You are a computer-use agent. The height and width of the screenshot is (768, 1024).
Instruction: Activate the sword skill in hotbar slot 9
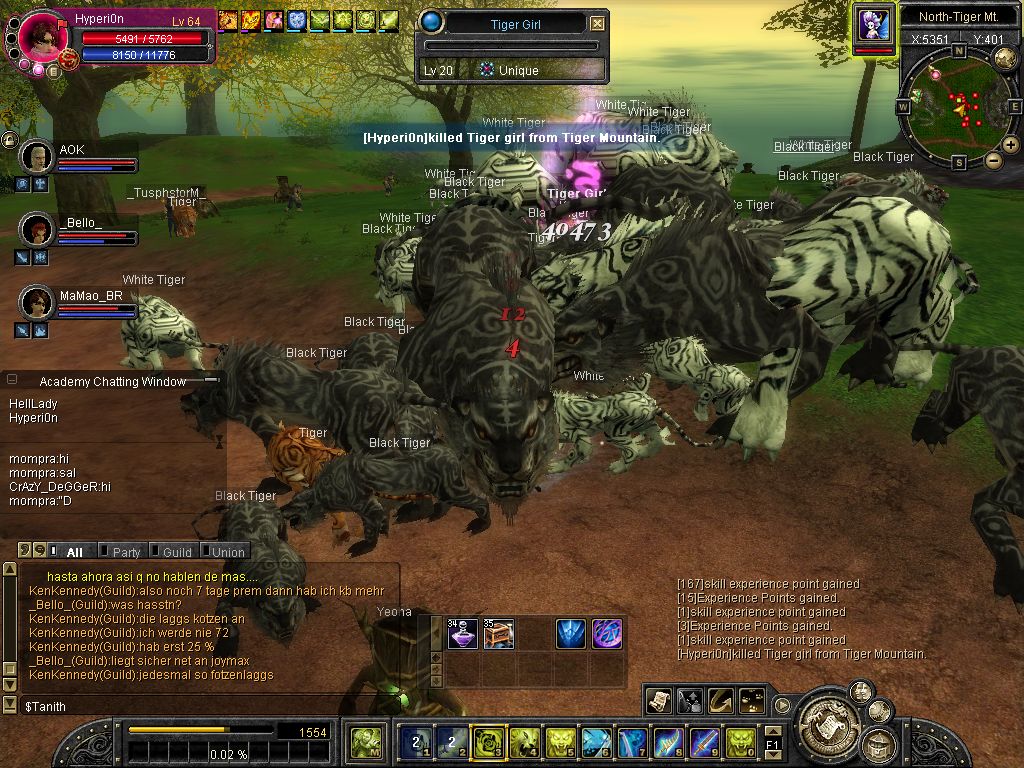(704, 742)
